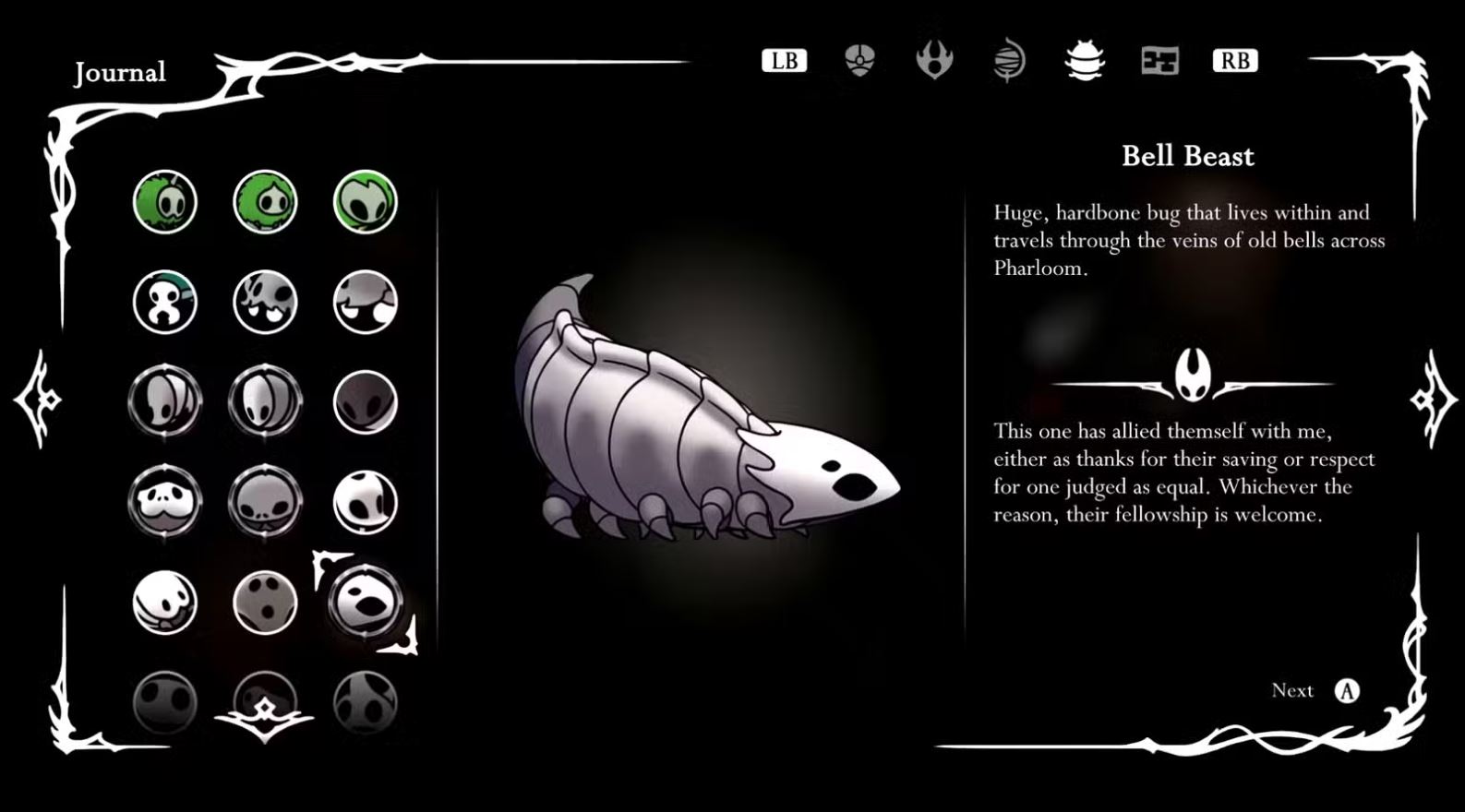The width and height of the screenshot is (1465, 812).
Task: Open the map tab
Action: click(1159, 61)
